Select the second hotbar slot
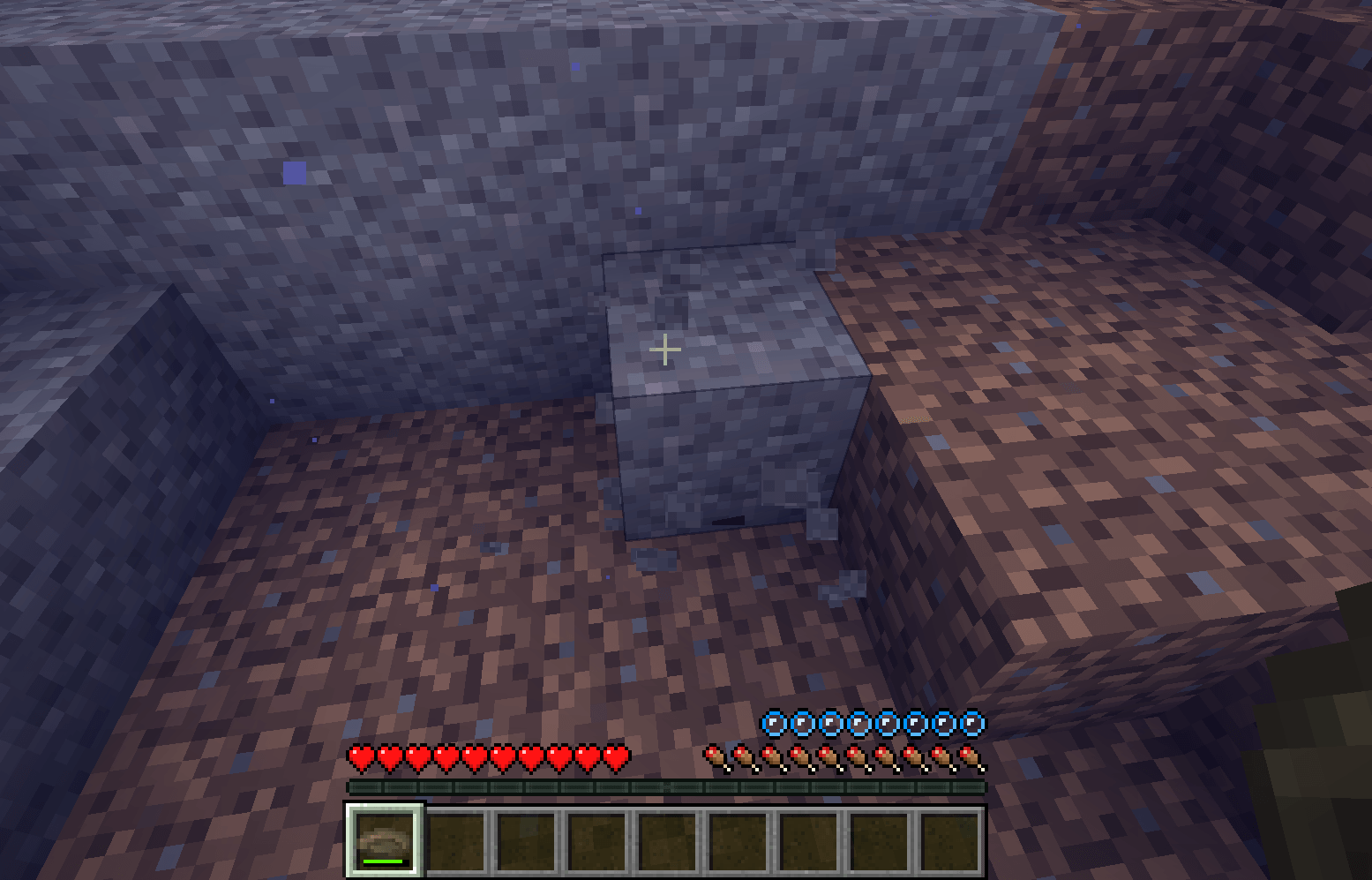The height and width of the screenshot is (880, 1372). [x=456, y=839]
